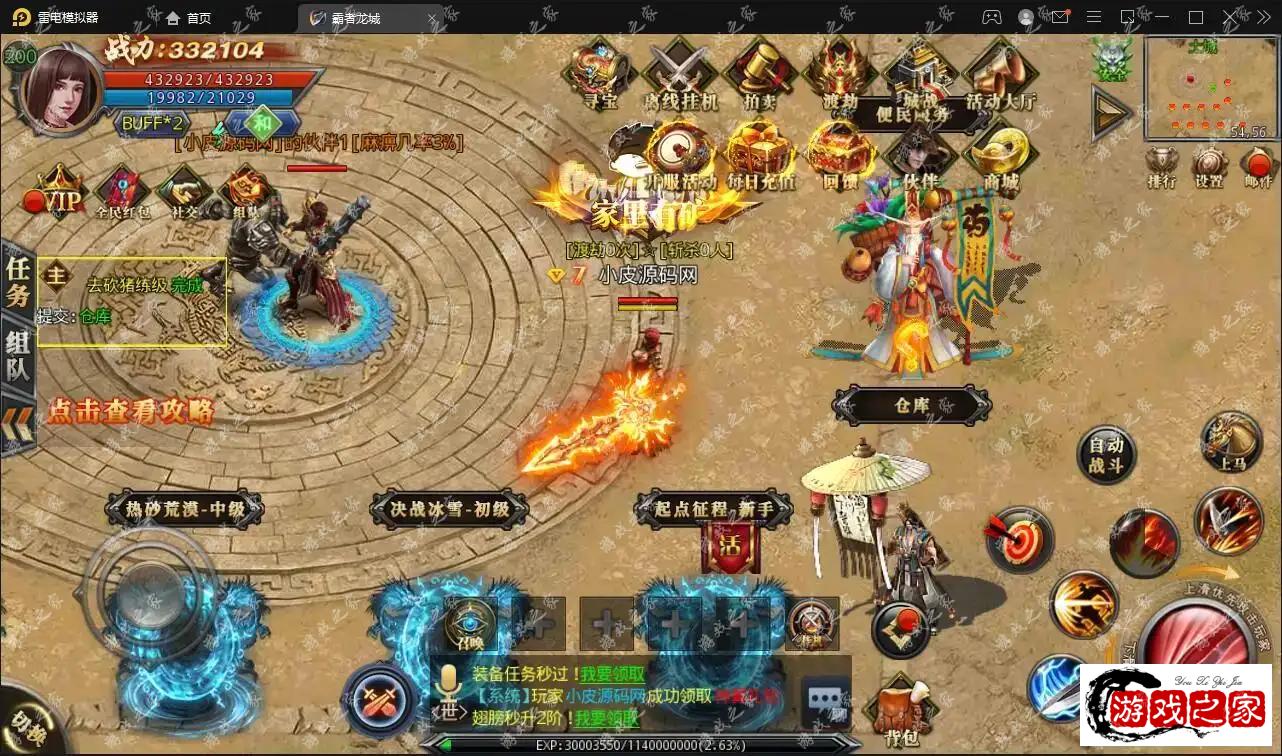Activate the 召唤 summon eye skill
Screen dimensions: 1282x756
point(470,622)
